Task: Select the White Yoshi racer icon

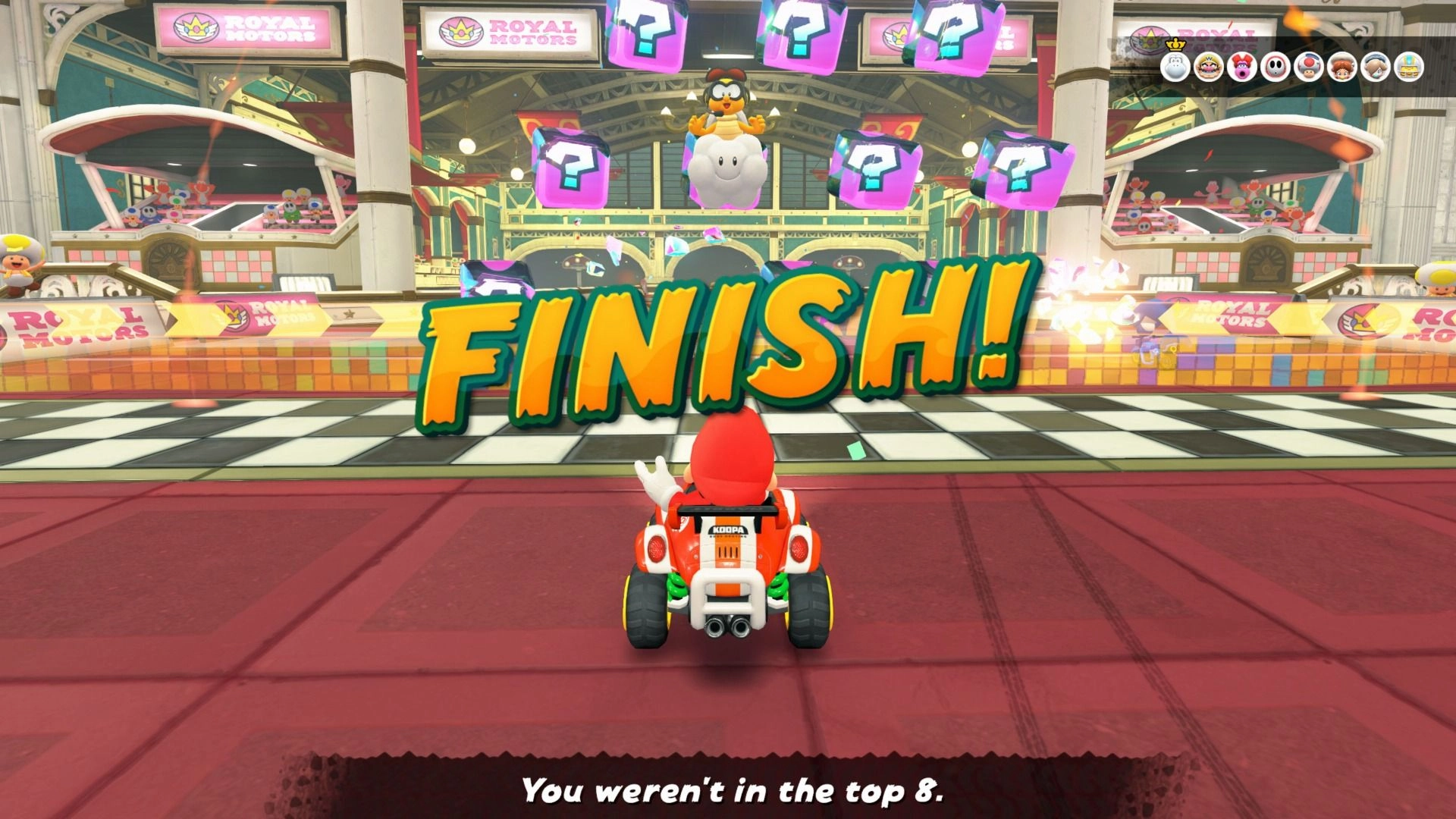Action: pos(1176,67)
